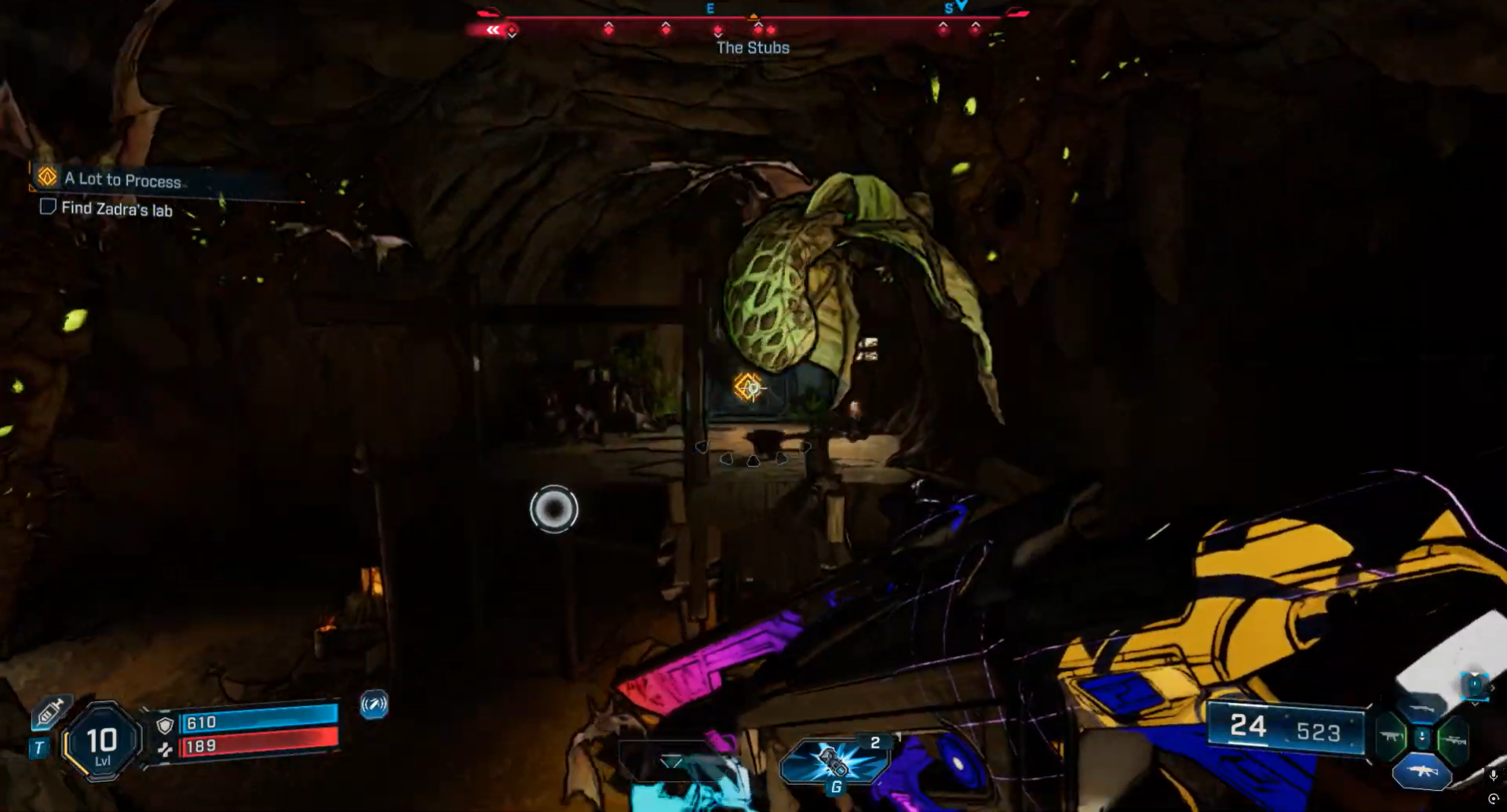Switch to the top weapon slot shotgun
This screenshot has width=1507, height=812.
click(x=1421, y=708)
